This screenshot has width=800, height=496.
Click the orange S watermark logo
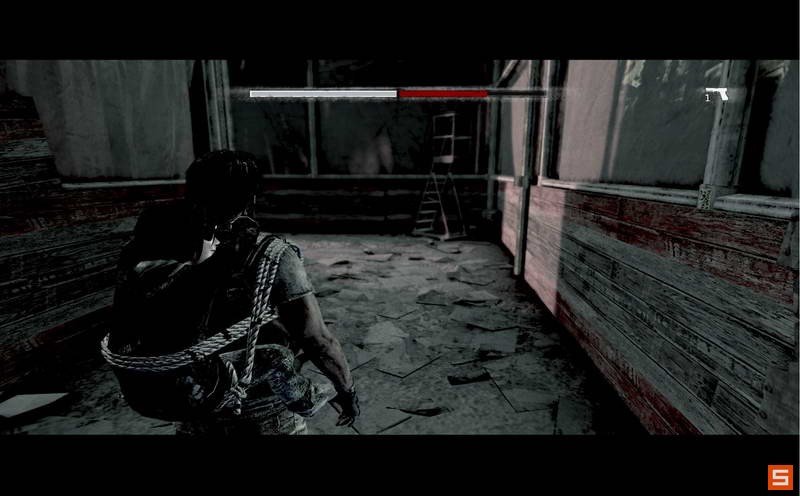click(x=779, y=477)
